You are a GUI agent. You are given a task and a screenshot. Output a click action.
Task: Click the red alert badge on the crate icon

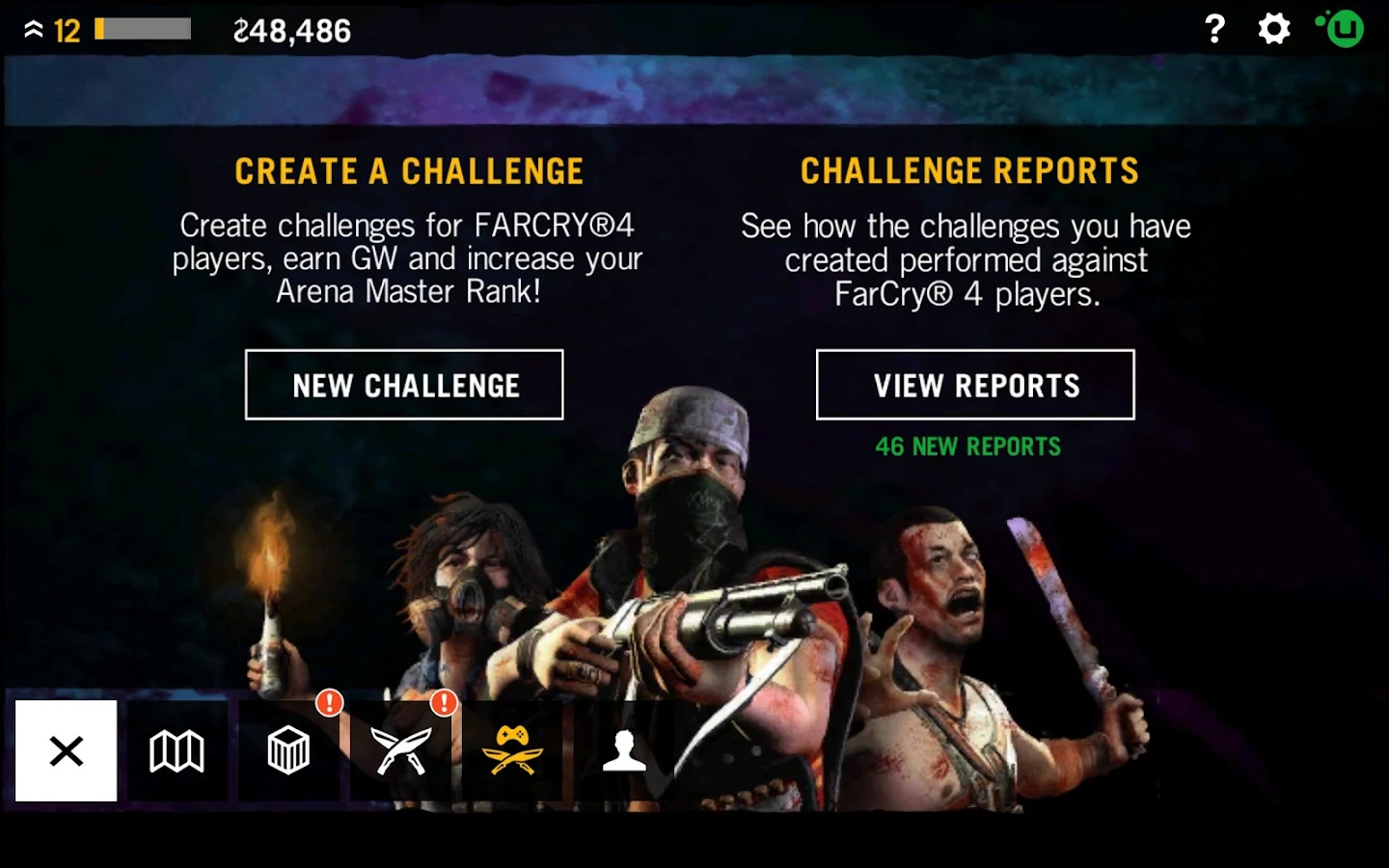click(x=330, y=705)
